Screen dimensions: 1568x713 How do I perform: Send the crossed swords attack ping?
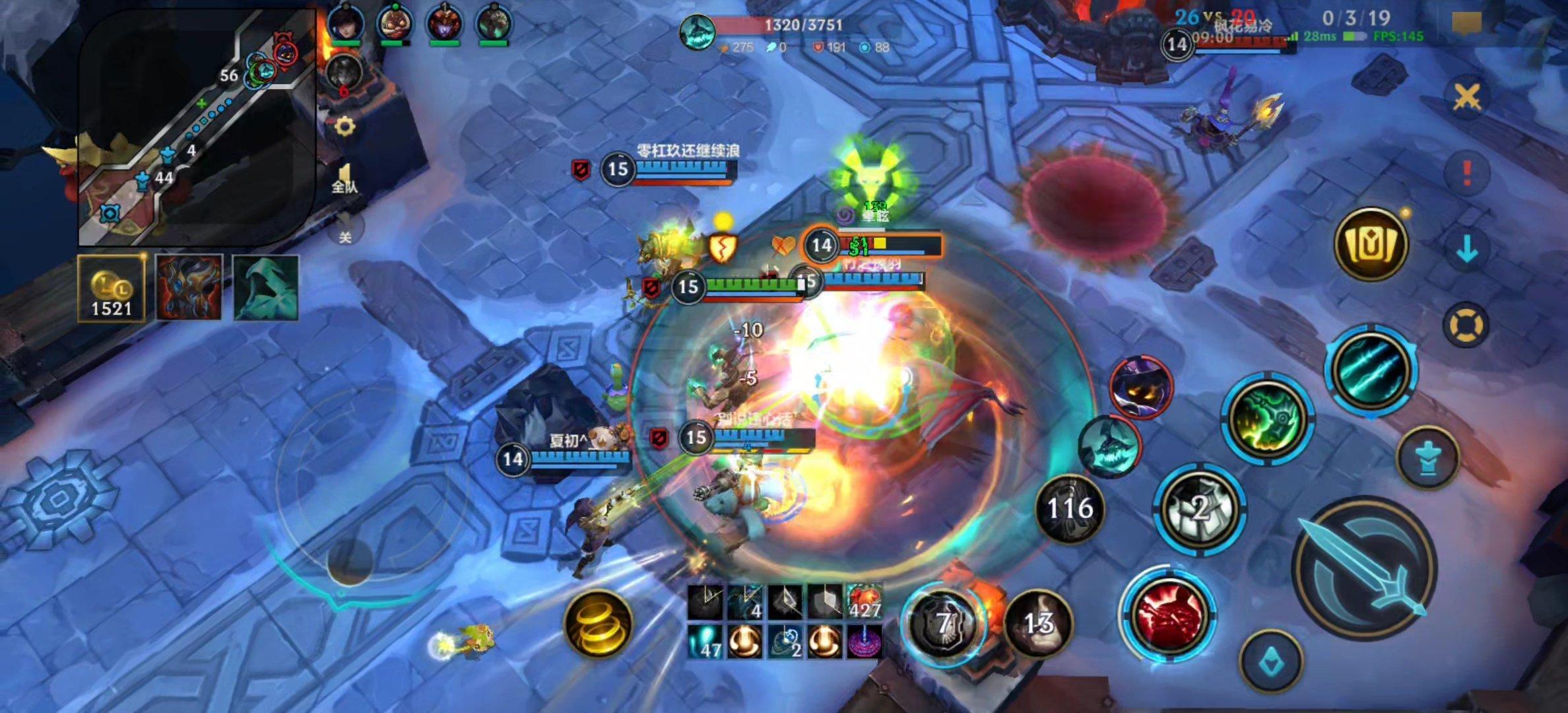coord(1466,98)
